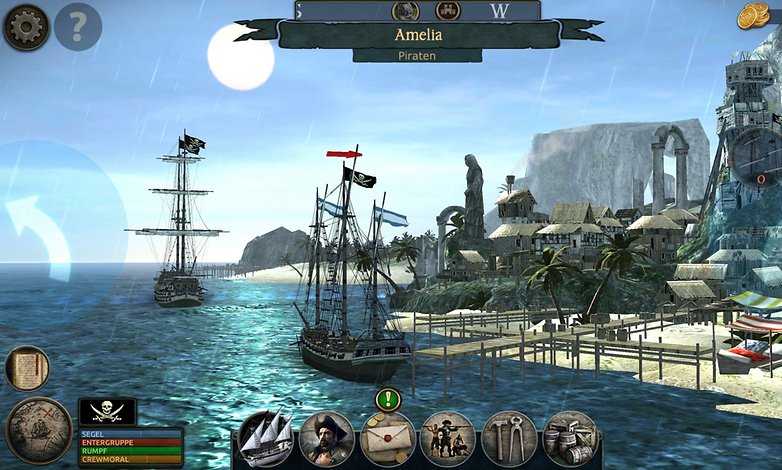Open the logbook journal icon
The height and width of the screenshot is (470, 782).
click(27, 368)
